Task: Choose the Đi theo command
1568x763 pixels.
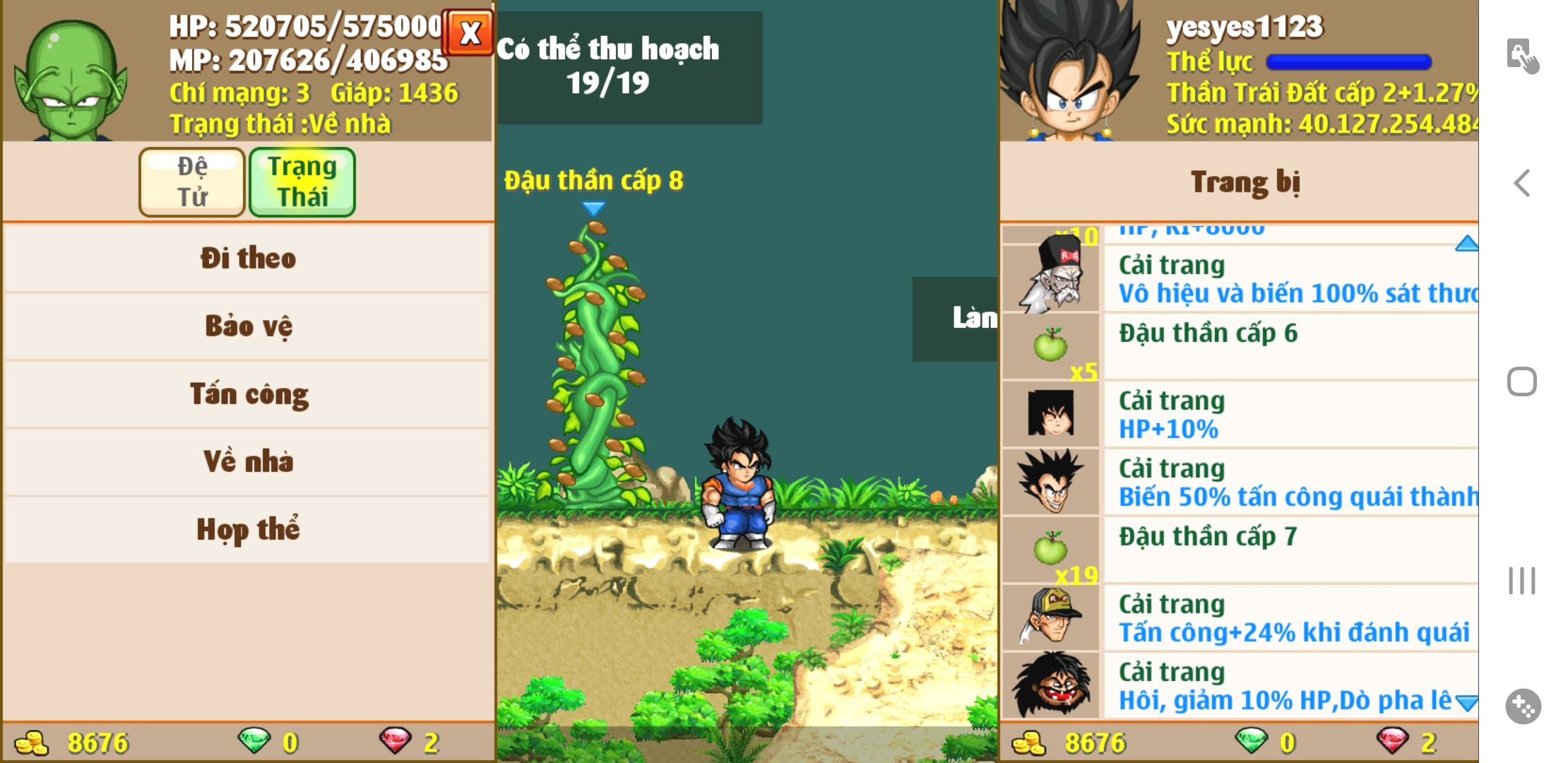Action: [x=247, y=258]
